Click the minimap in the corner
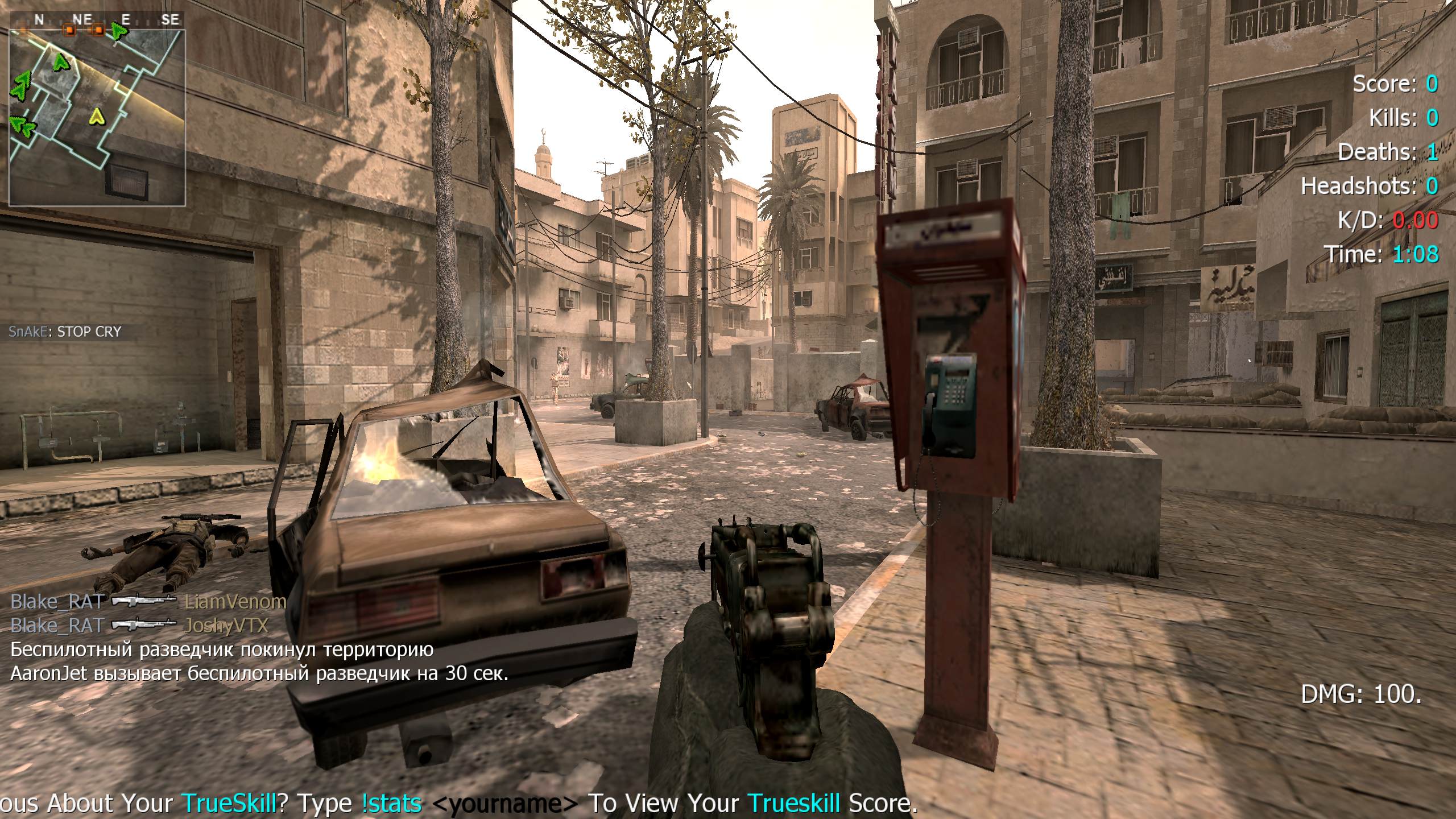The image size is (1456, 819). coord(97,117)
